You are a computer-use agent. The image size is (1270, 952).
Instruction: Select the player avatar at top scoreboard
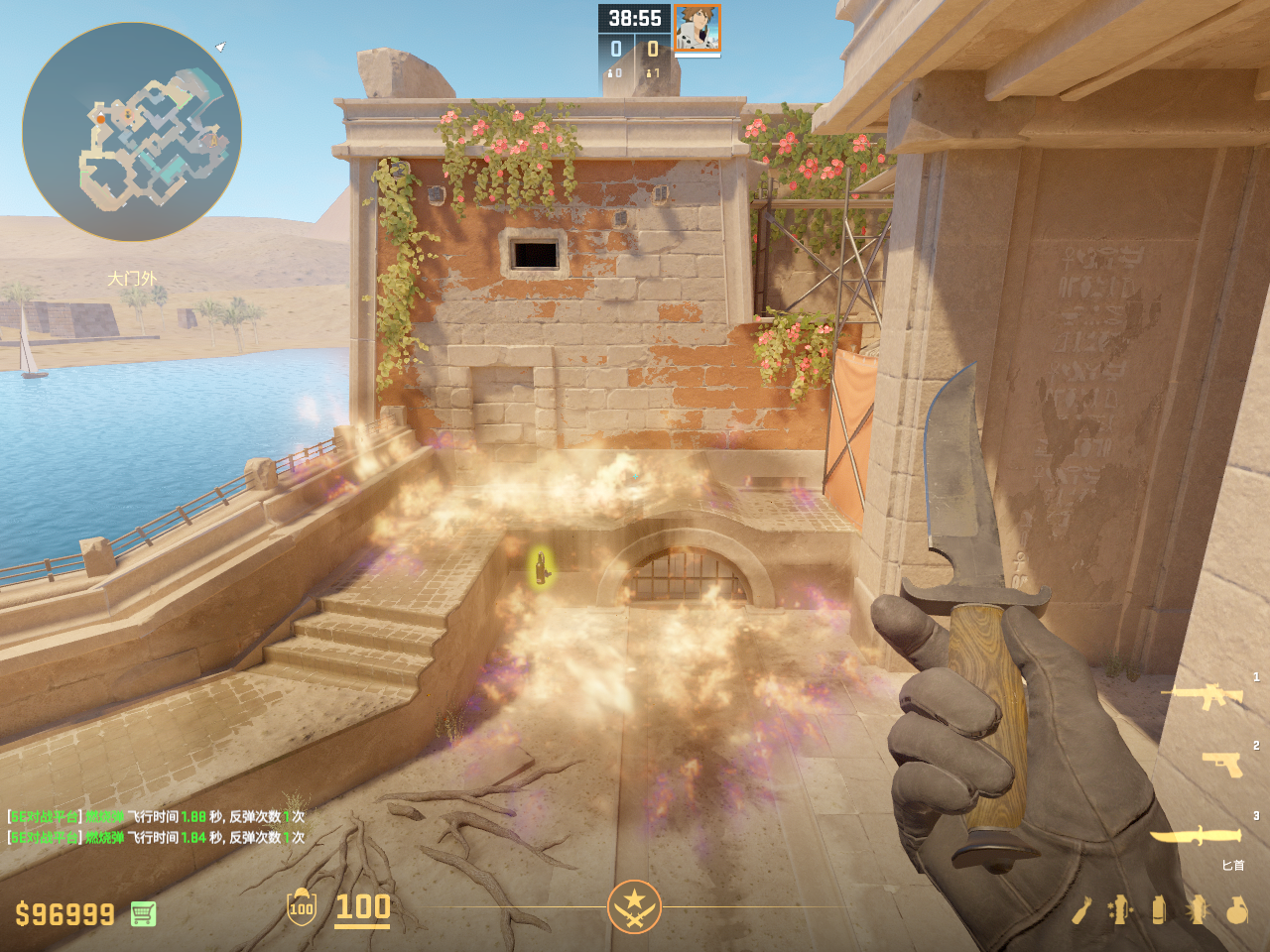pos(697,28)
